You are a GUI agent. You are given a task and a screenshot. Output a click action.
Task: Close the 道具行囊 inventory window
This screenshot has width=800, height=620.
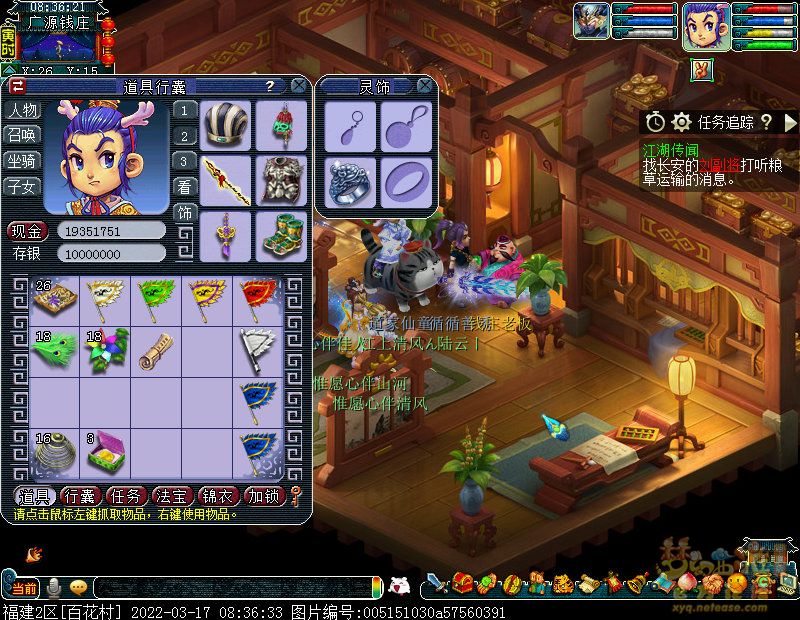point(299,87)
